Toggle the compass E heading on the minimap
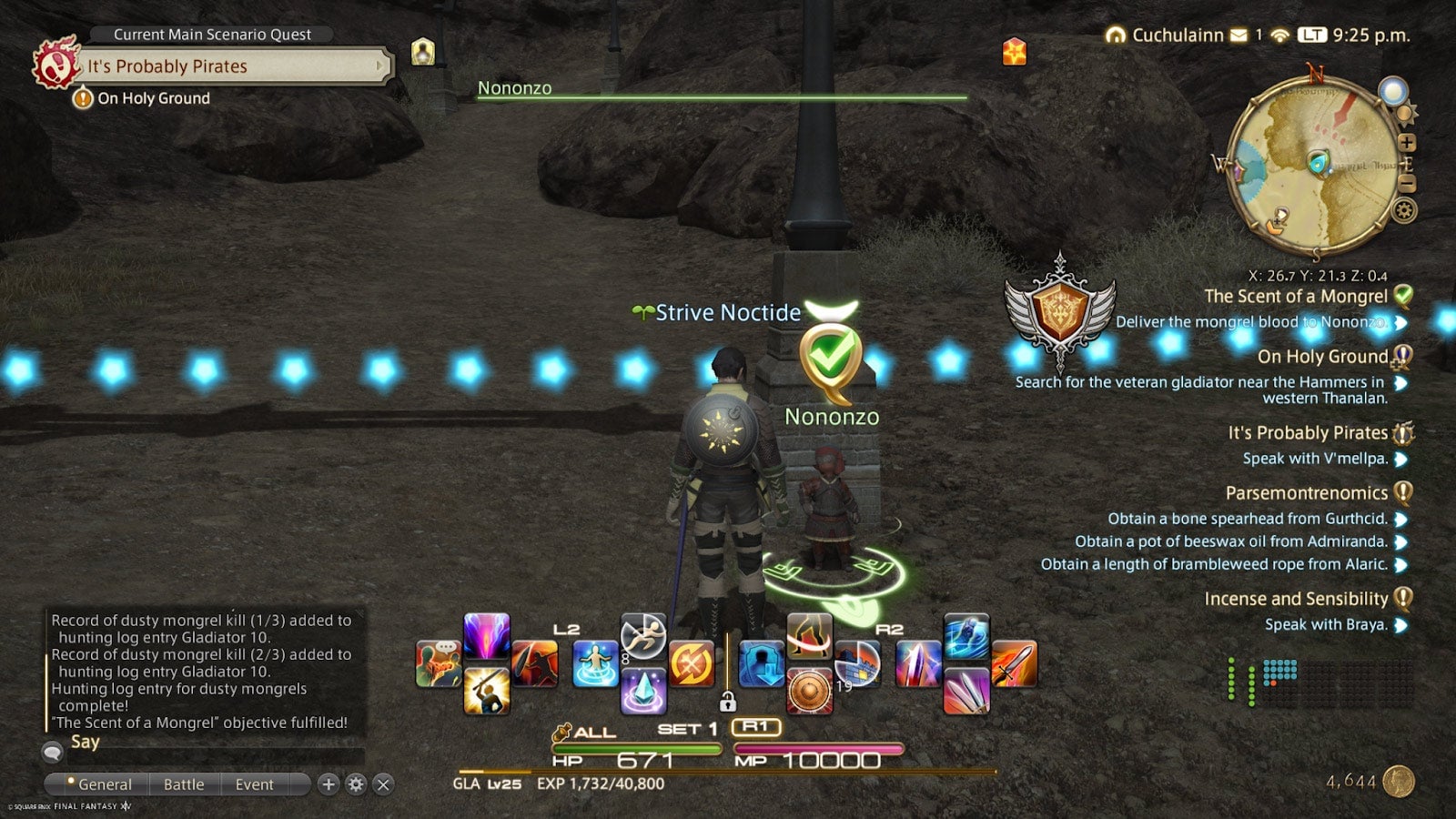Screen dimensions: 1456x819 [1410, 163]
